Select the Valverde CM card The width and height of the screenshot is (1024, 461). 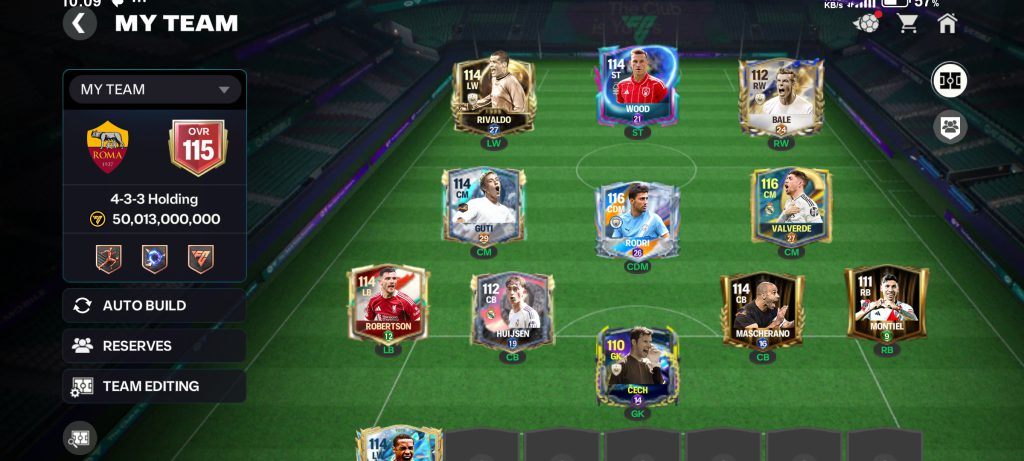coord(791,206)
